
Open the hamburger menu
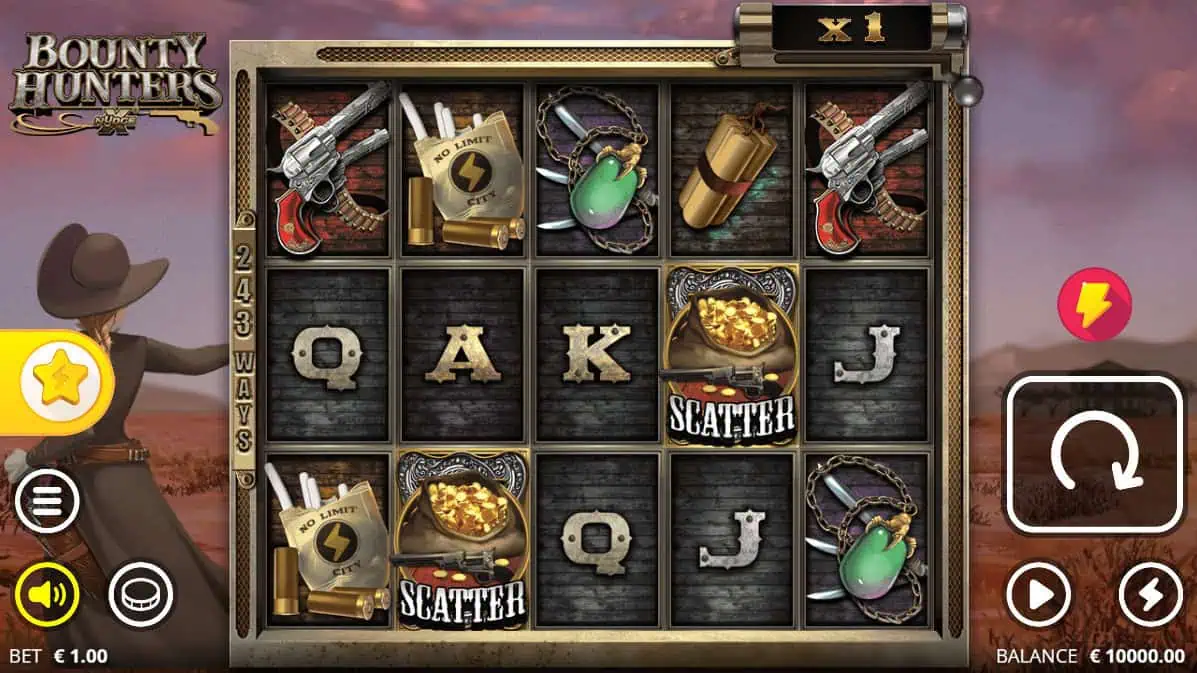(47, 501)
